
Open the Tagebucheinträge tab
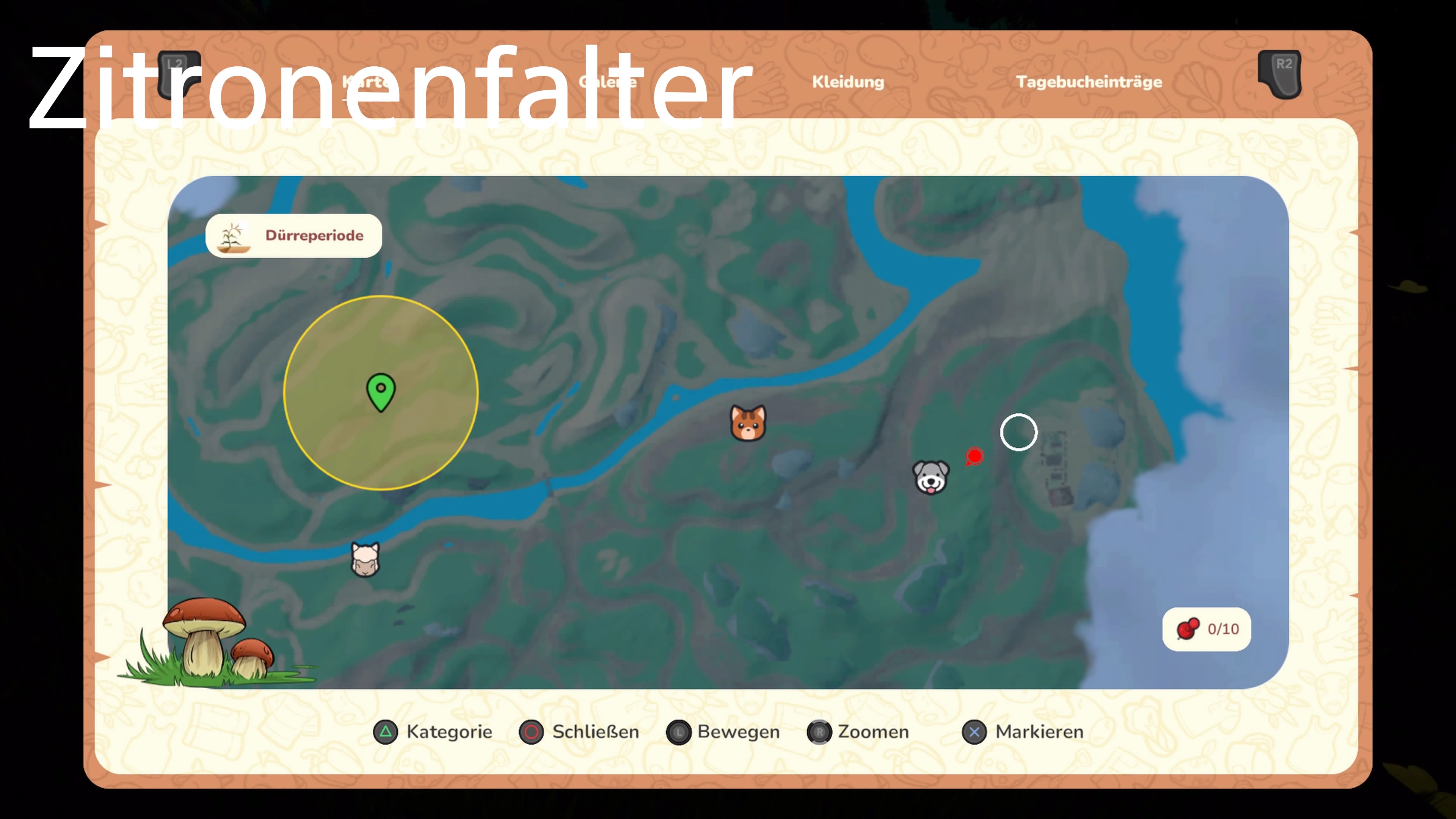1089,82
